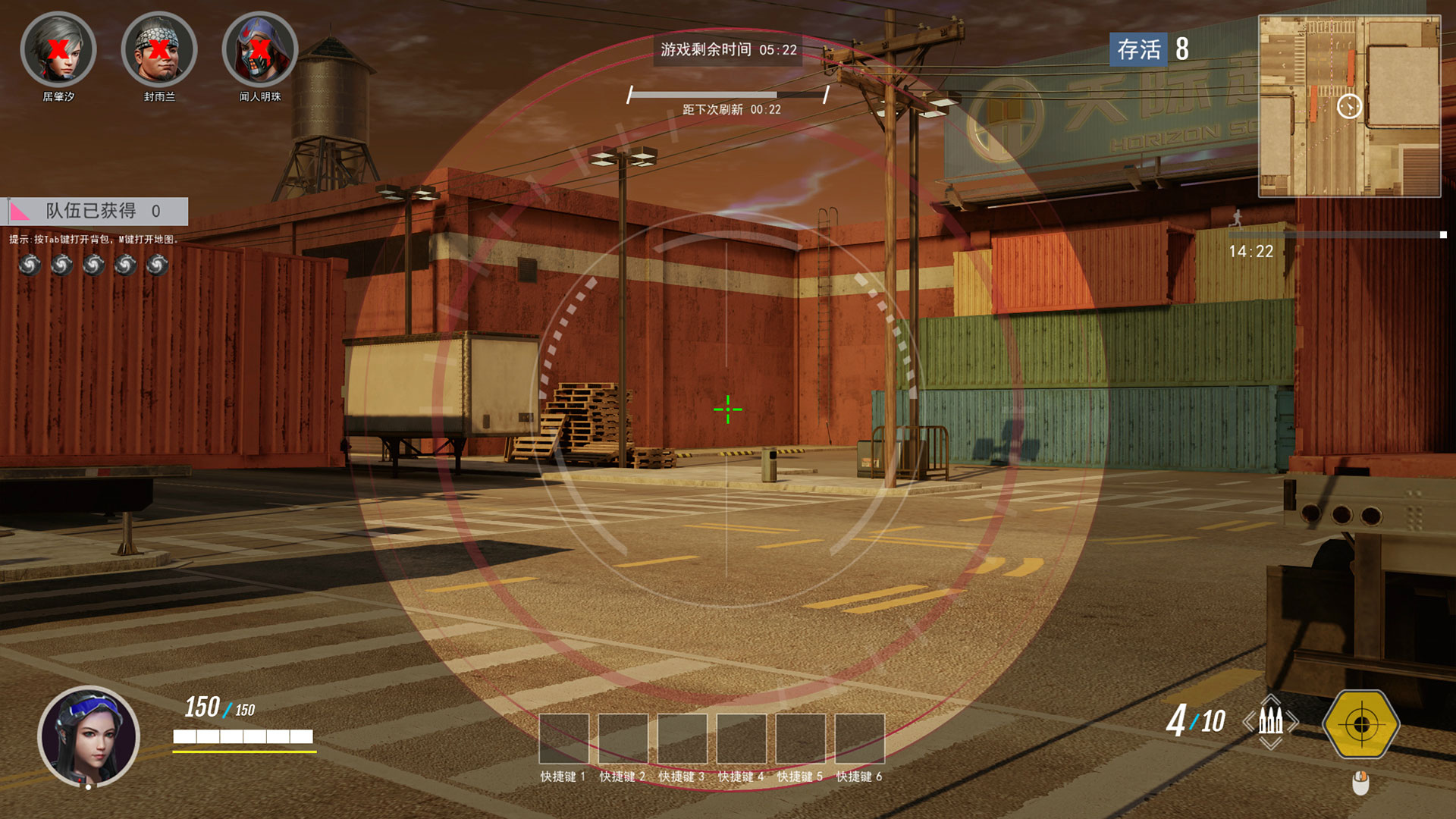Select the 快捷键 6 hotbar slot
Viewport: 1456px width, 819px height.
859,738
